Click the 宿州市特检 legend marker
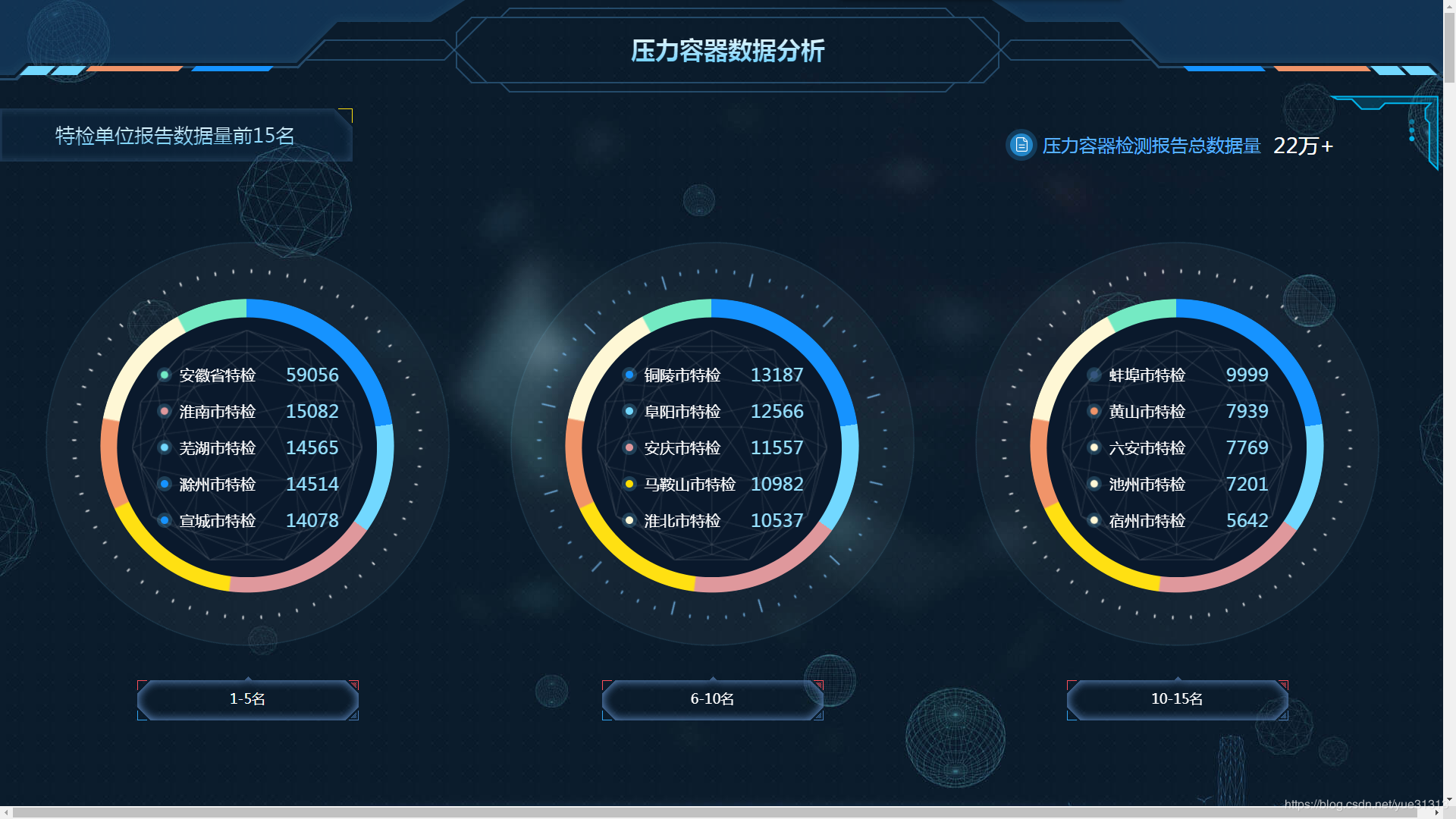The image size is (1456, 819). pos(1093,521)
